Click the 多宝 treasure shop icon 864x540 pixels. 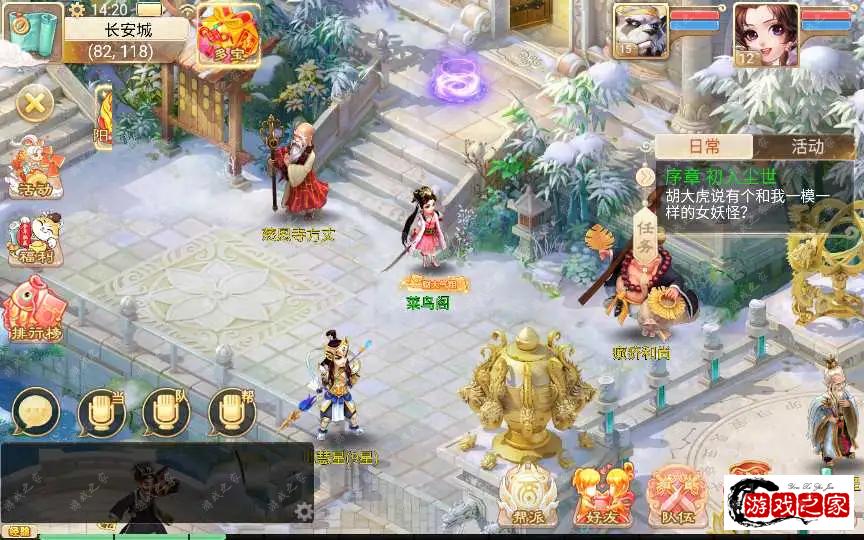(x=227, y=33)
